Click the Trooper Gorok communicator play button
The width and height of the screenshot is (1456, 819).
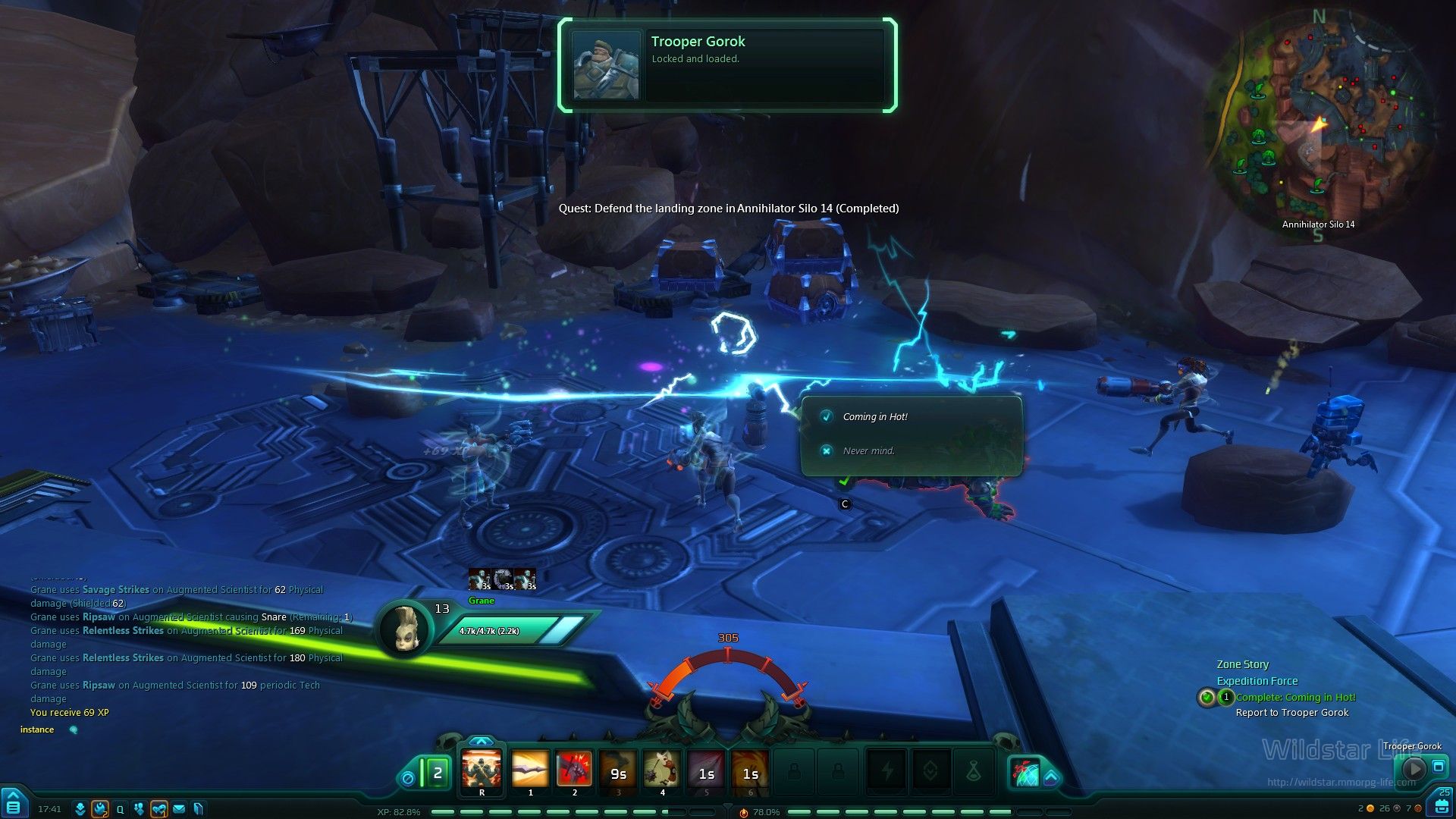pos(1413,768)
